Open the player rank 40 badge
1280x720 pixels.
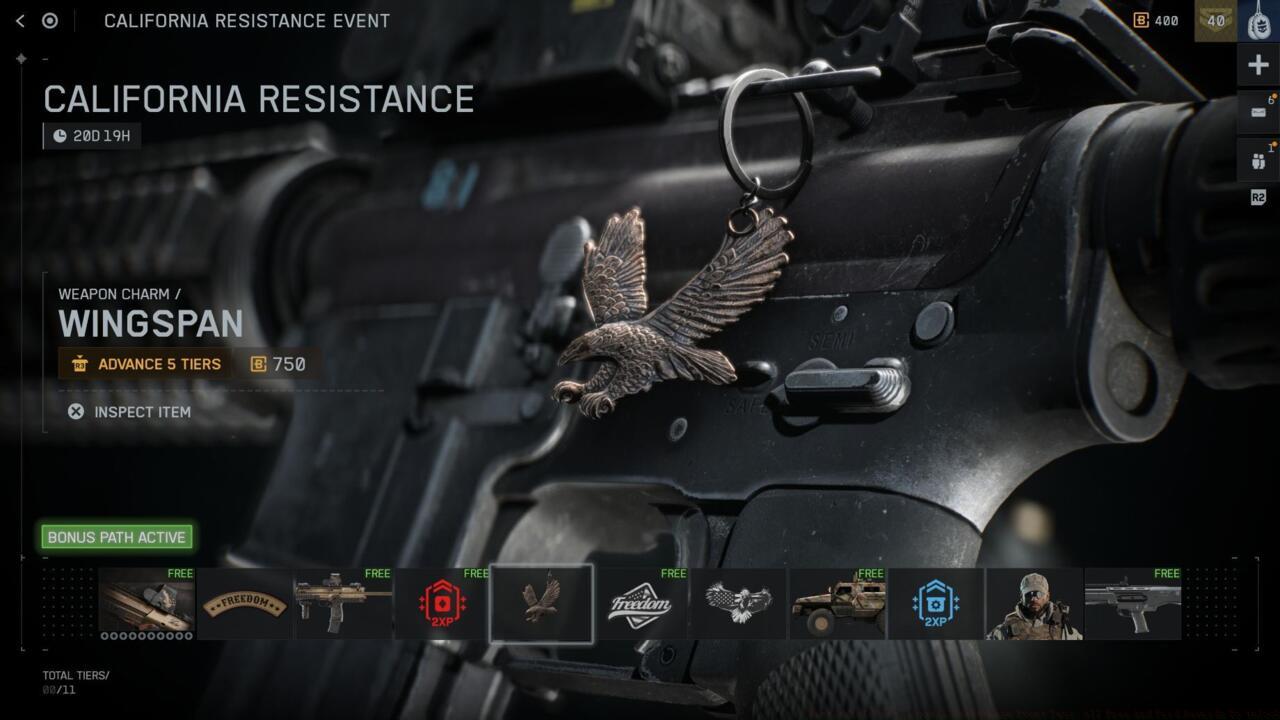pos(1215,21)
